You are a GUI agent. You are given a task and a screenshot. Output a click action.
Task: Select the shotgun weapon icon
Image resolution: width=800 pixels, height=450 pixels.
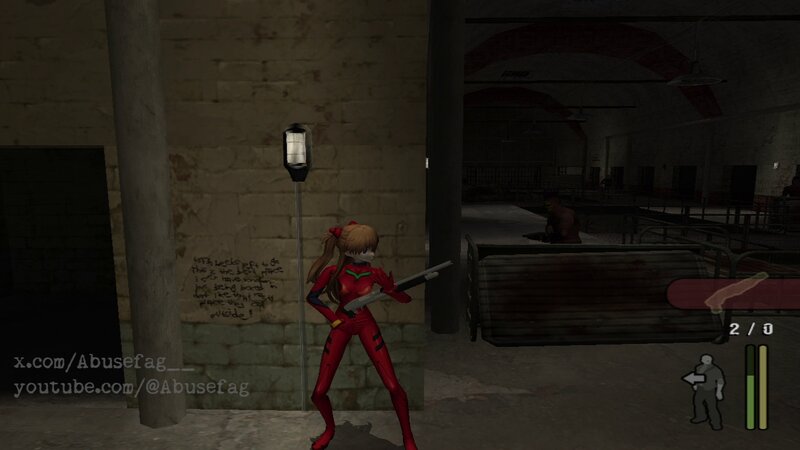pyautogui.click(x=735, y=293)
